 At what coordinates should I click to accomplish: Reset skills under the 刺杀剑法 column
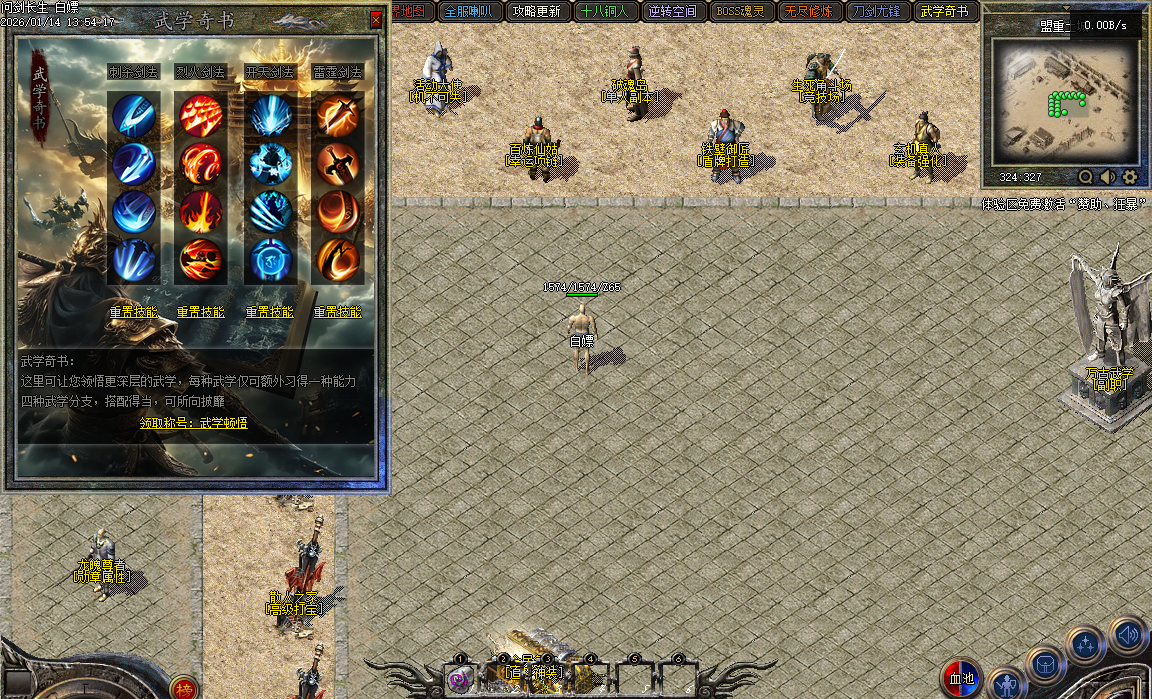pos(133,312)
